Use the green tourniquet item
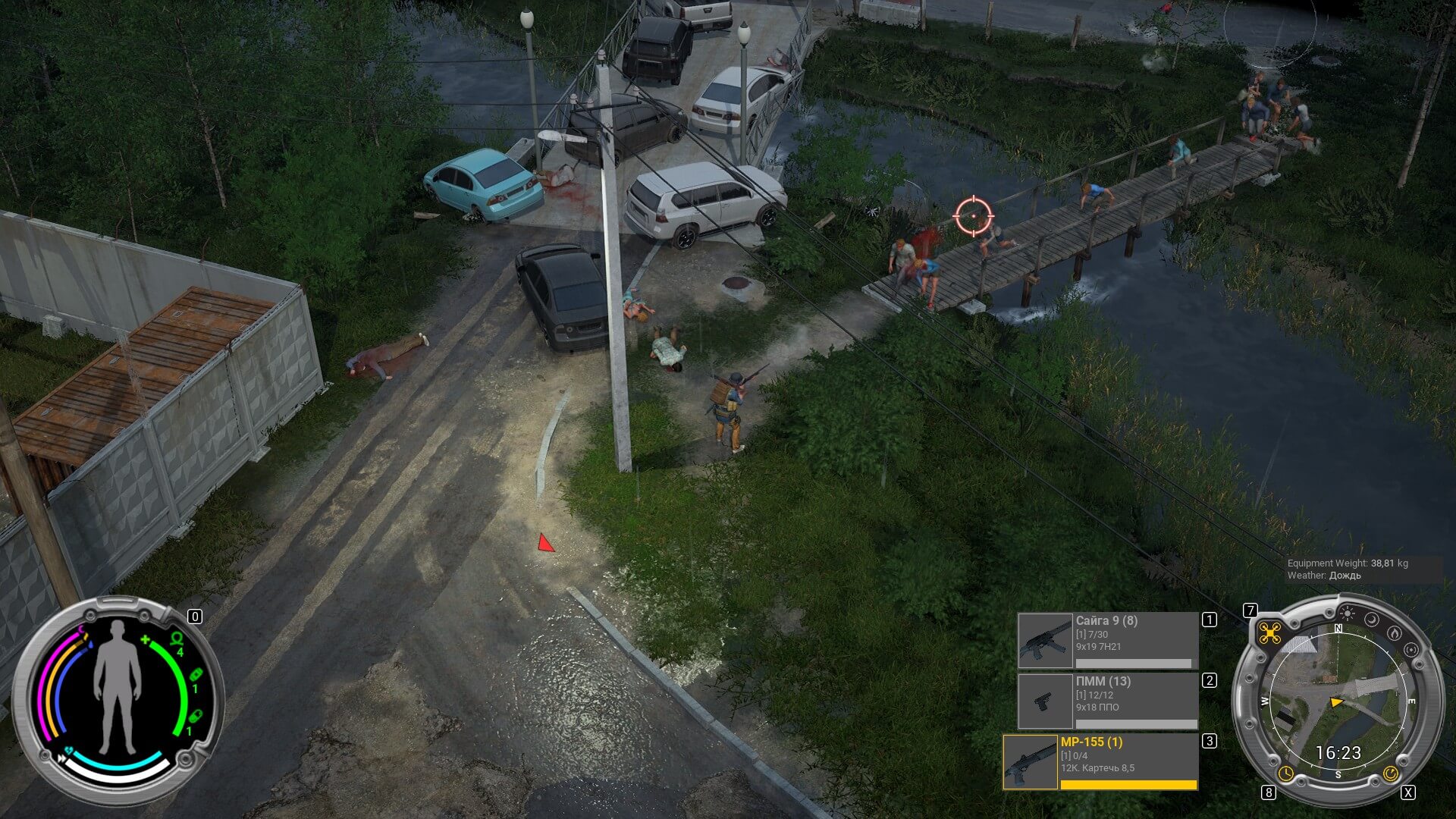 [x=177, y=639]
